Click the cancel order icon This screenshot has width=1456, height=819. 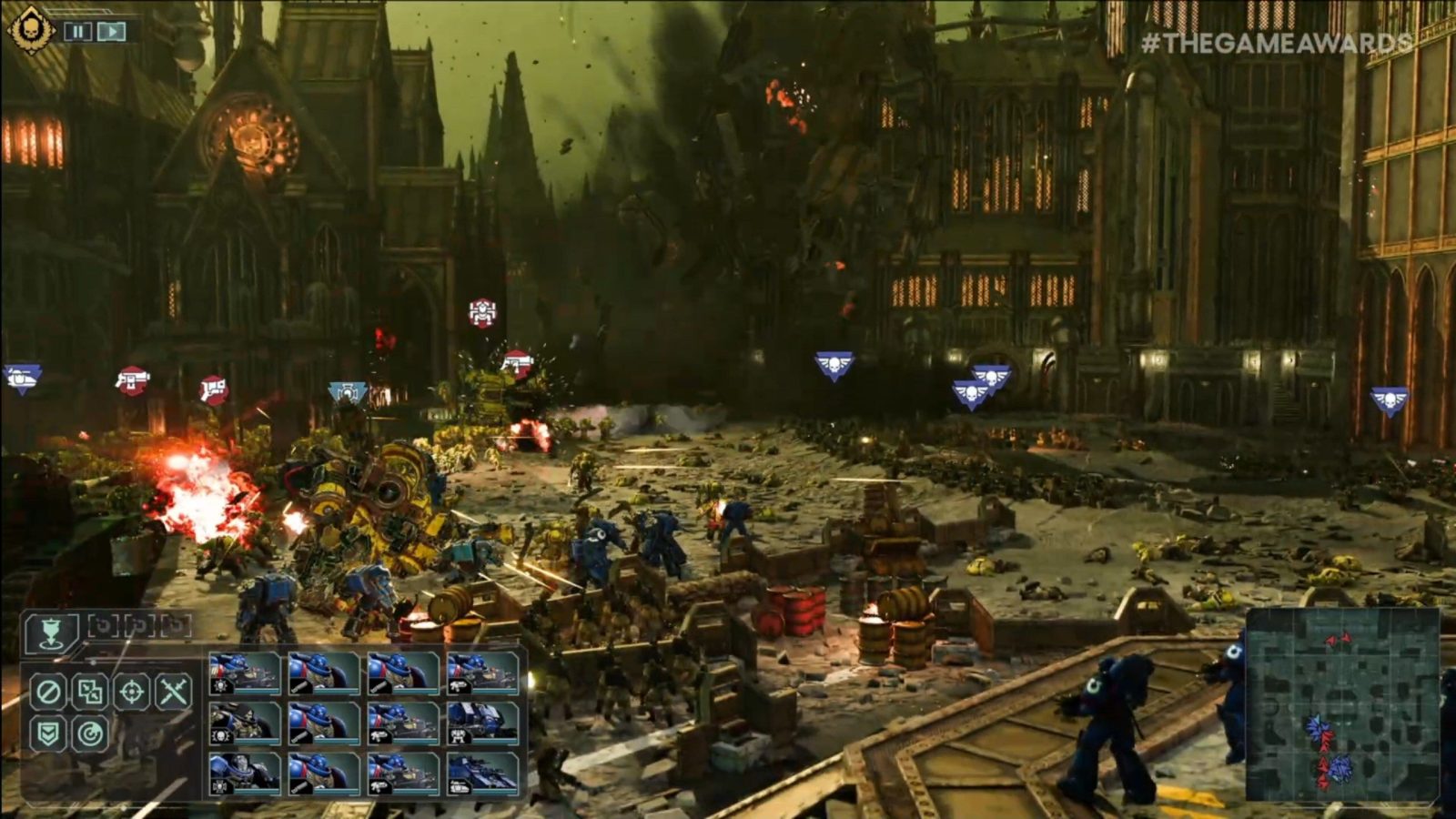(48, 693)
